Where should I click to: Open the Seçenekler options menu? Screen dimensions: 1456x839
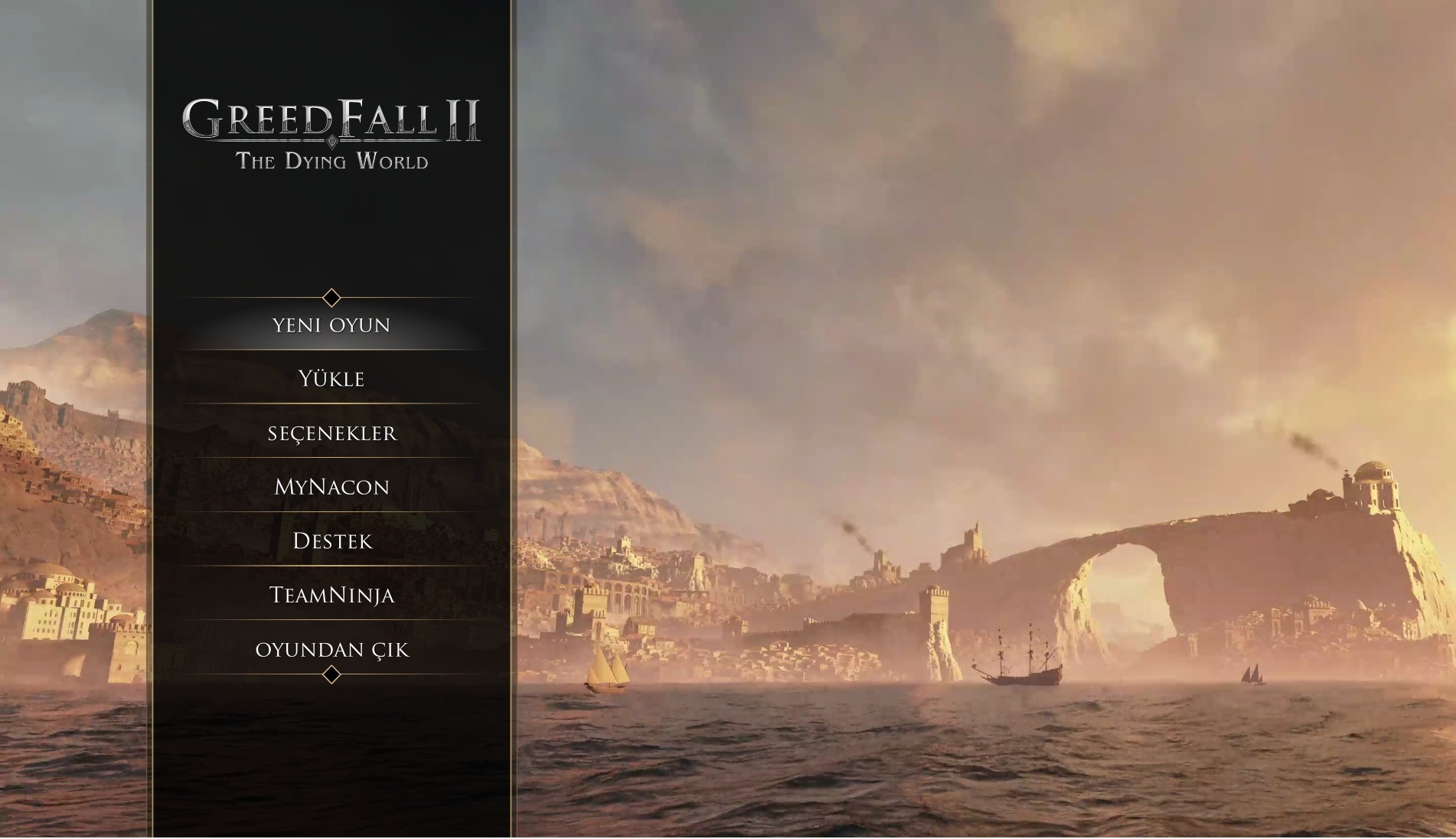coord(331,433)
